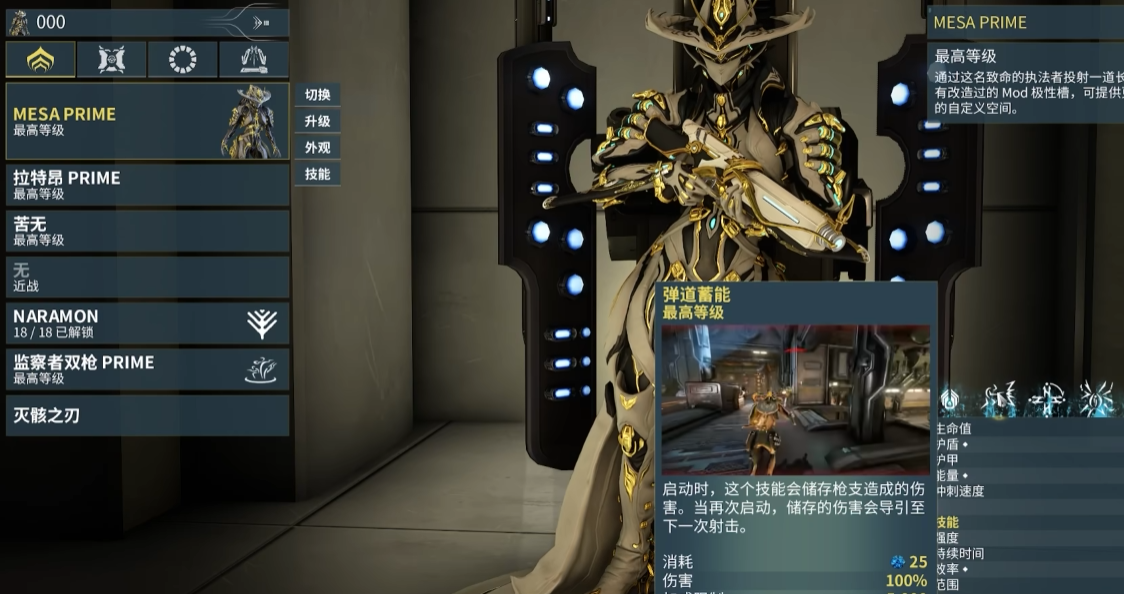
Task: Select the 拉特昂 PRIME primary weapon slot
Action: [x=147, y=185]
